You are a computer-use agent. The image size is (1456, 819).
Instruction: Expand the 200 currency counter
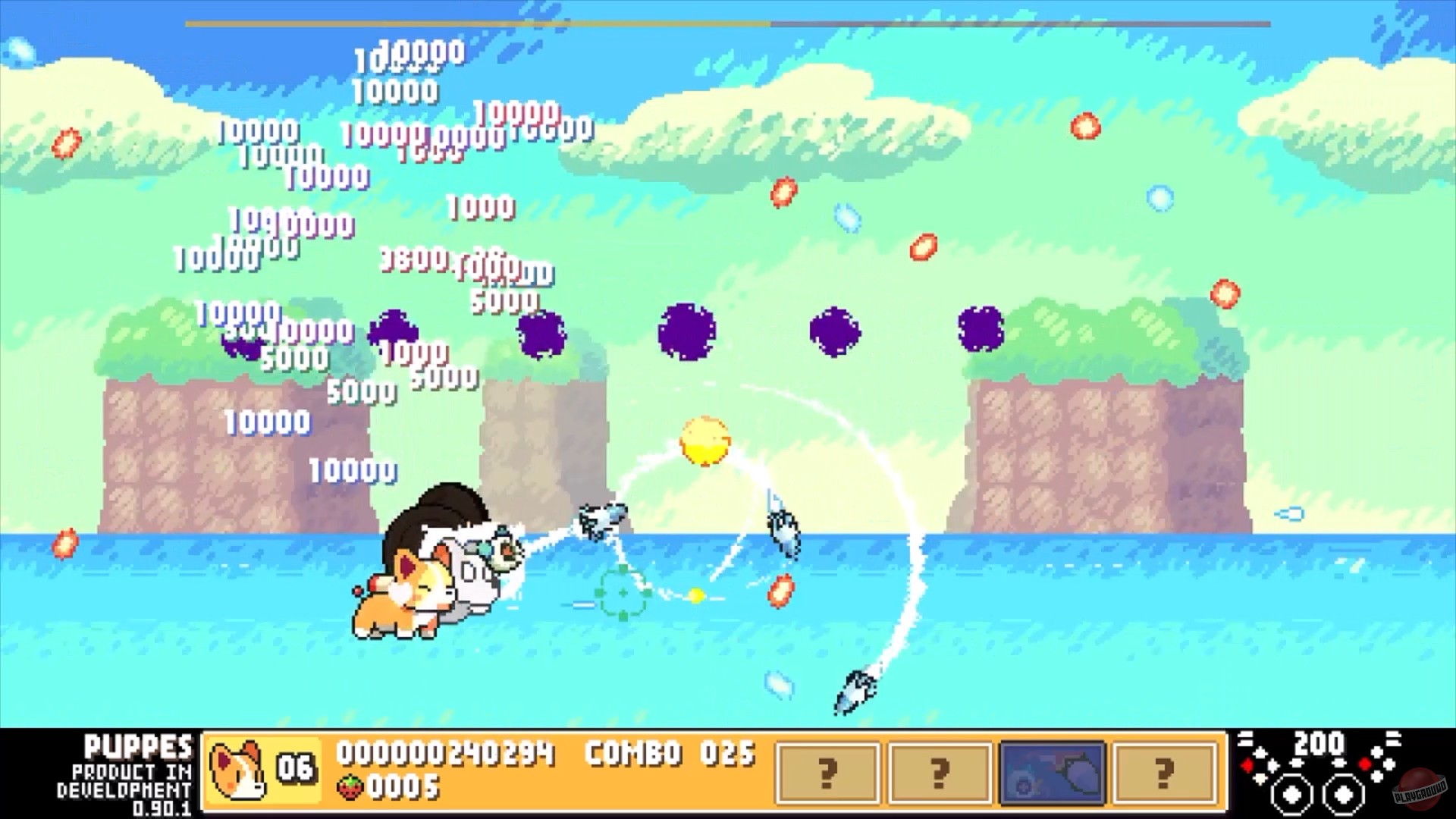pos(1322,743)
